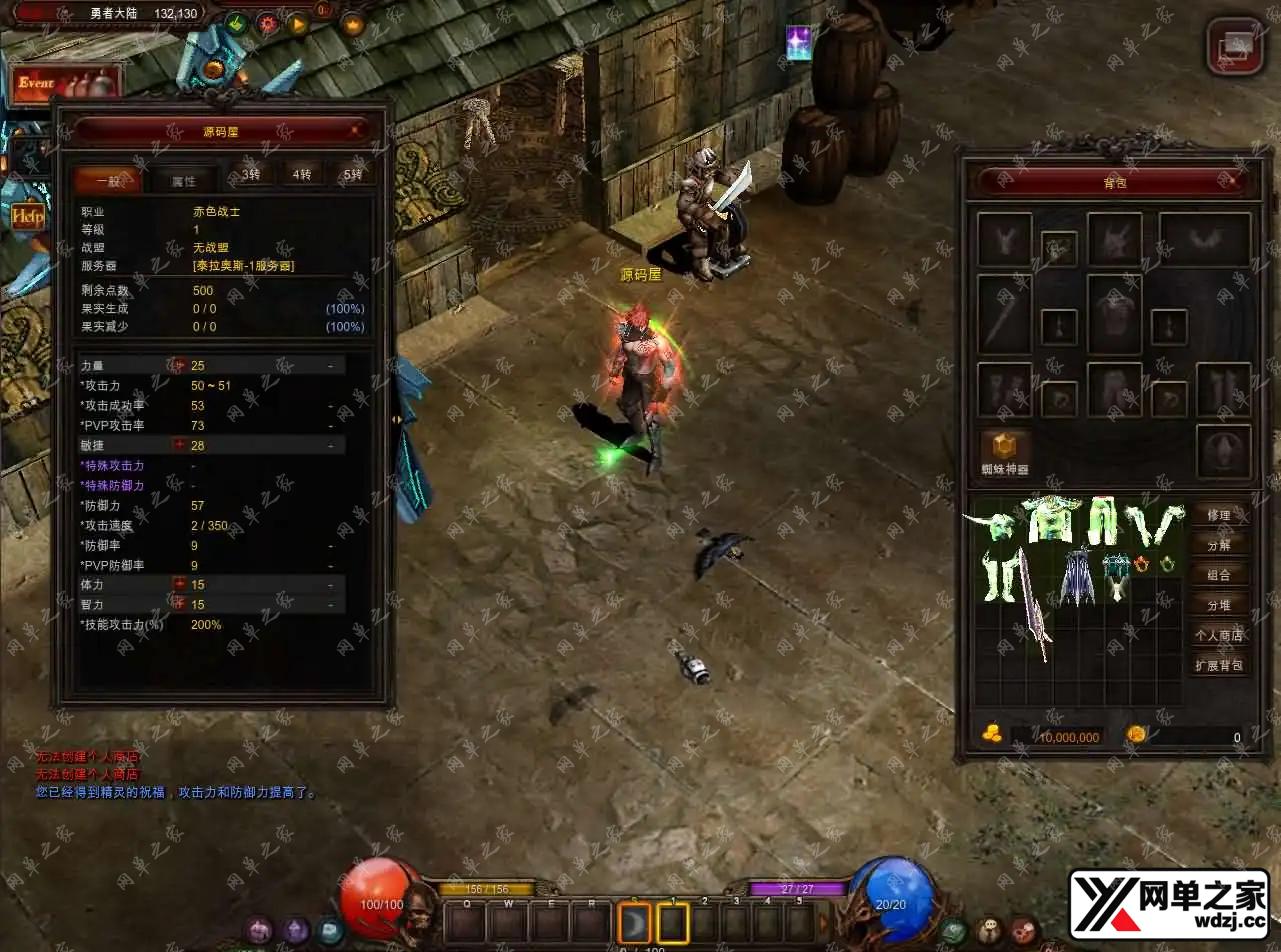
Task: Activate the crescent moon skill slot
Action: (634, 921)
